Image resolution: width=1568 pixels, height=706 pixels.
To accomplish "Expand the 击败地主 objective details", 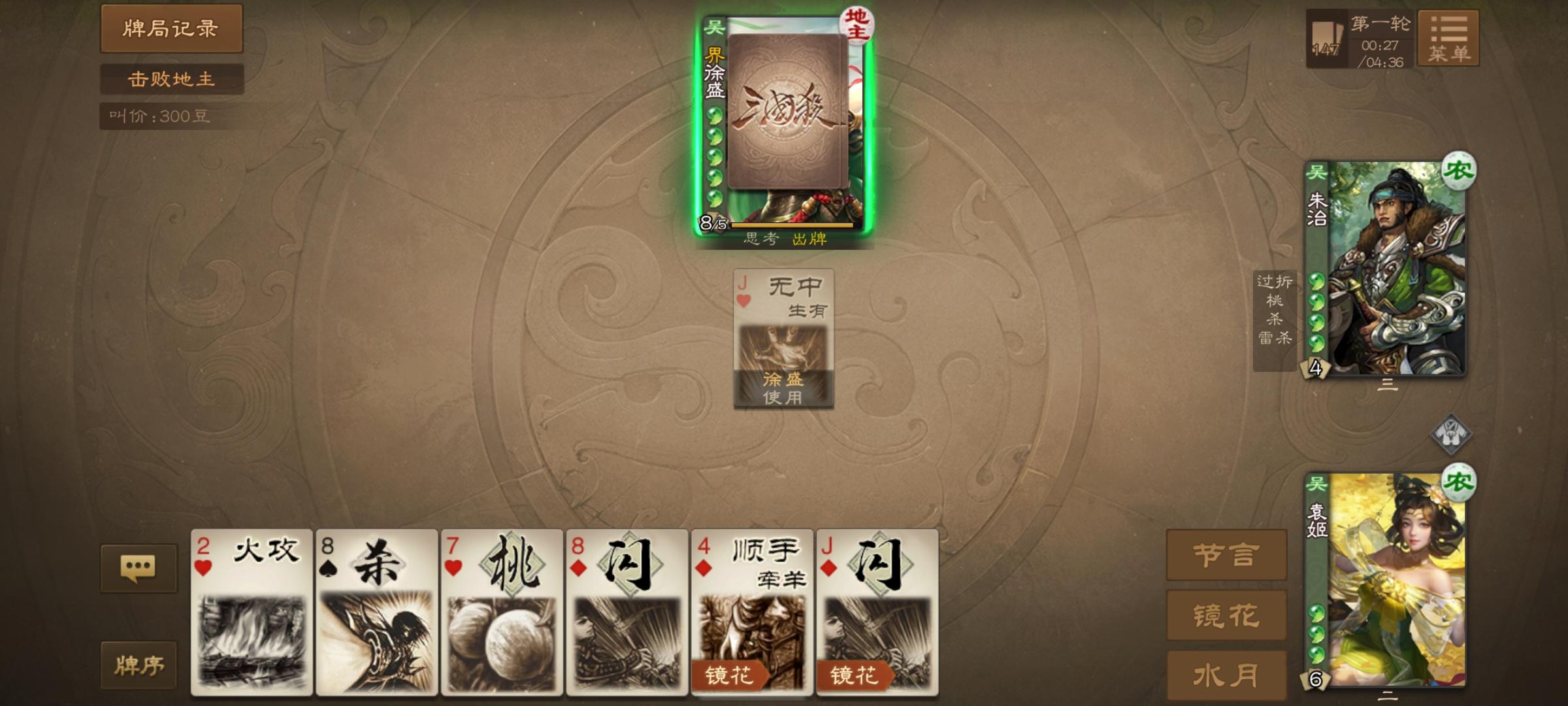I will [x=172, y=80].
